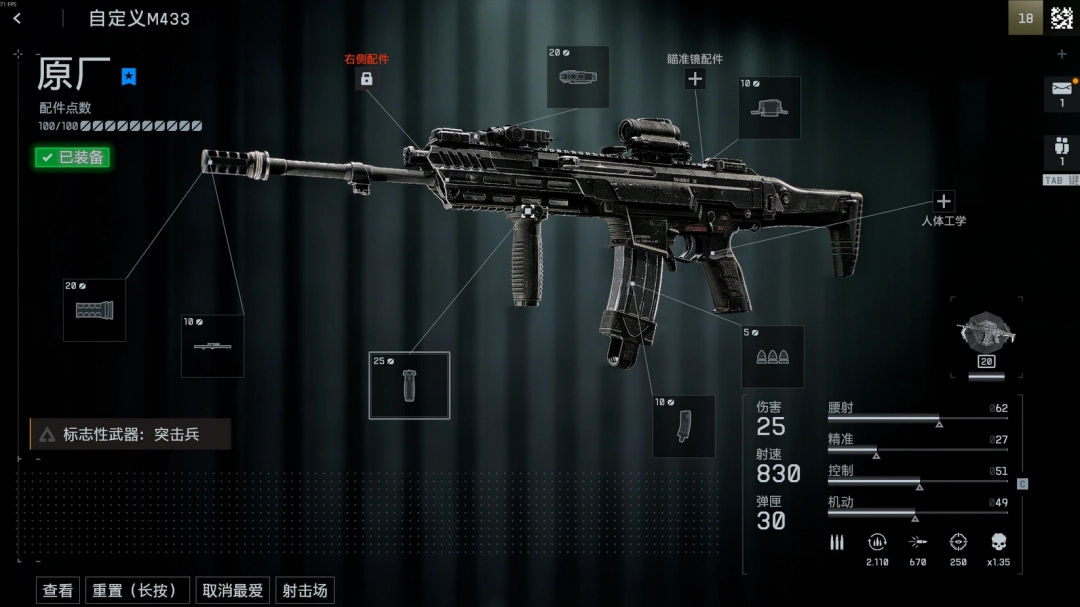Select the top rail accessory slot

click(578, 77)
